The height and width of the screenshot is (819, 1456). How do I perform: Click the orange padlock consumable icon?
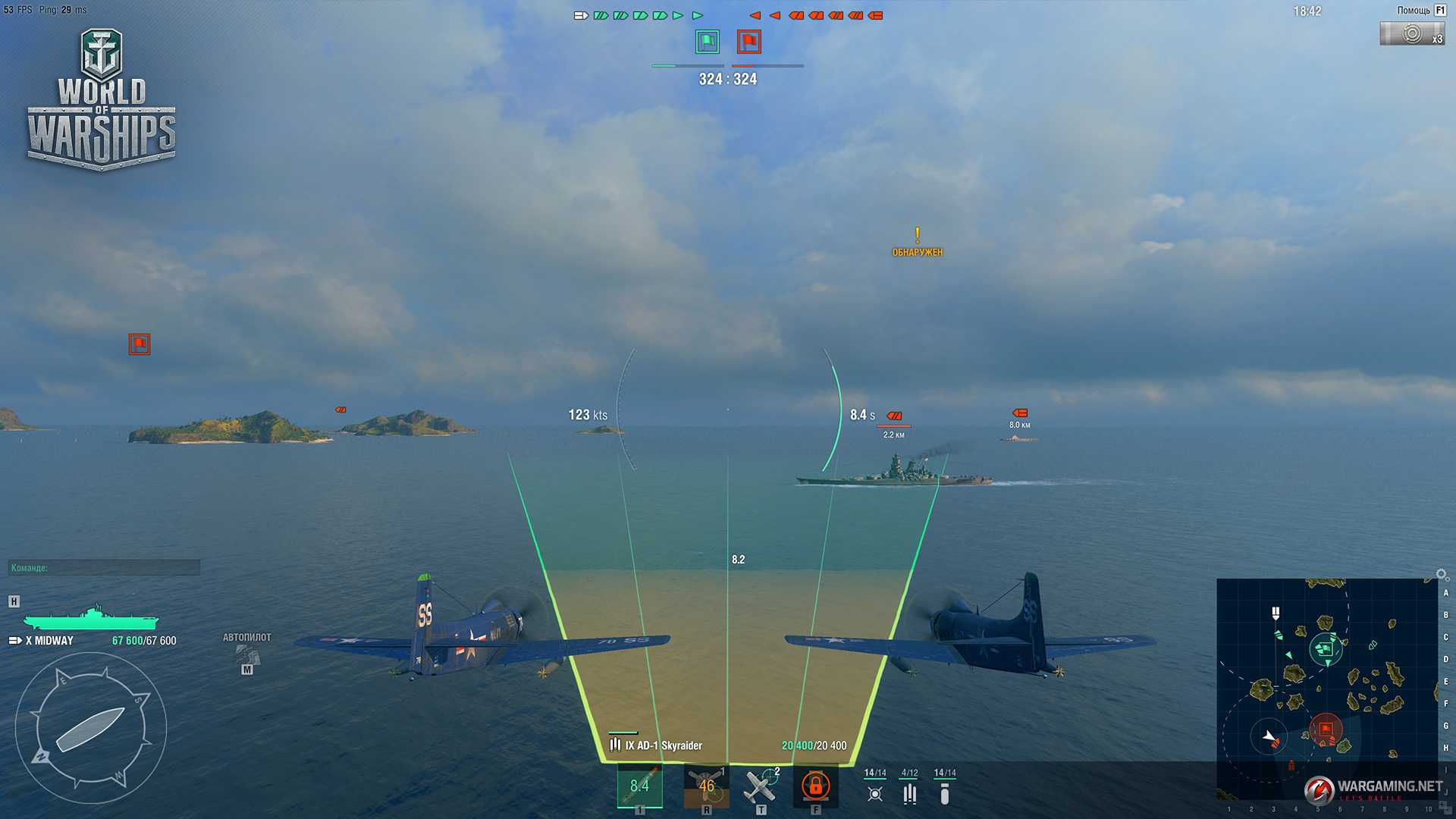815,786
